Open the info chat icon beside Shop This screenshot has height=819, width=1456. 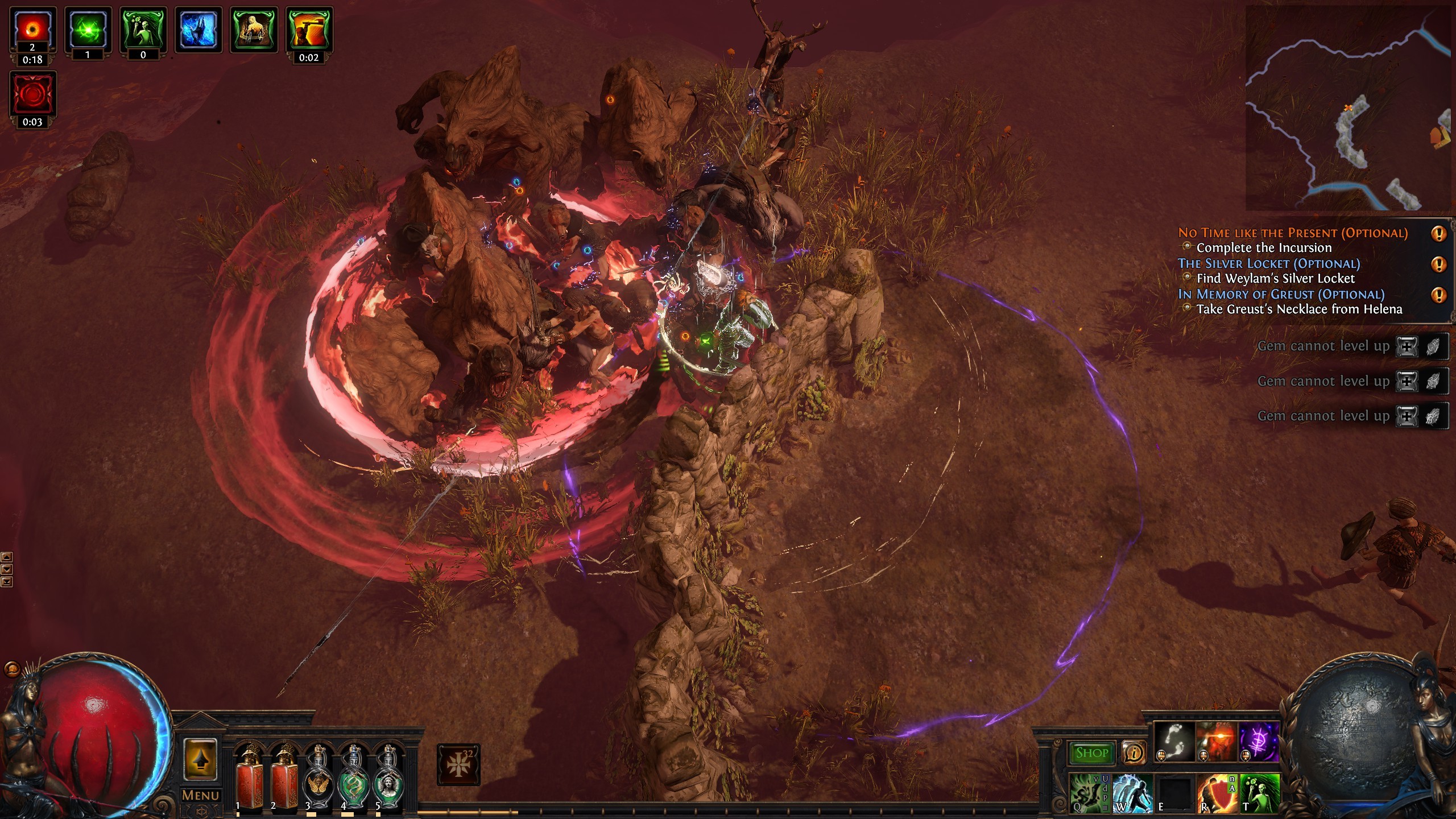[1134, 752]
